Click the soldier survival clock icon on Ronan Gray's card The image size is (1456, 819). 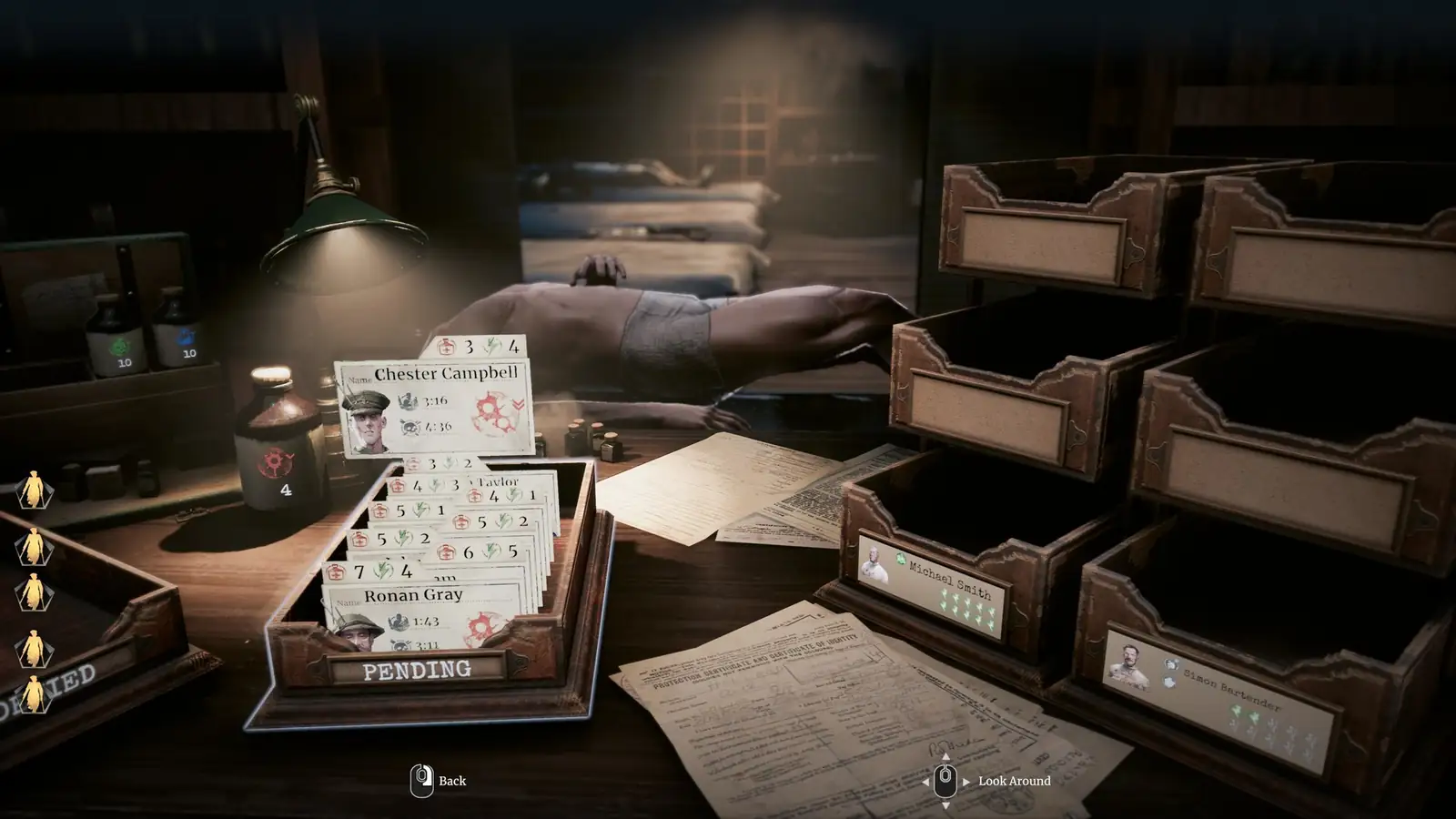399,622
